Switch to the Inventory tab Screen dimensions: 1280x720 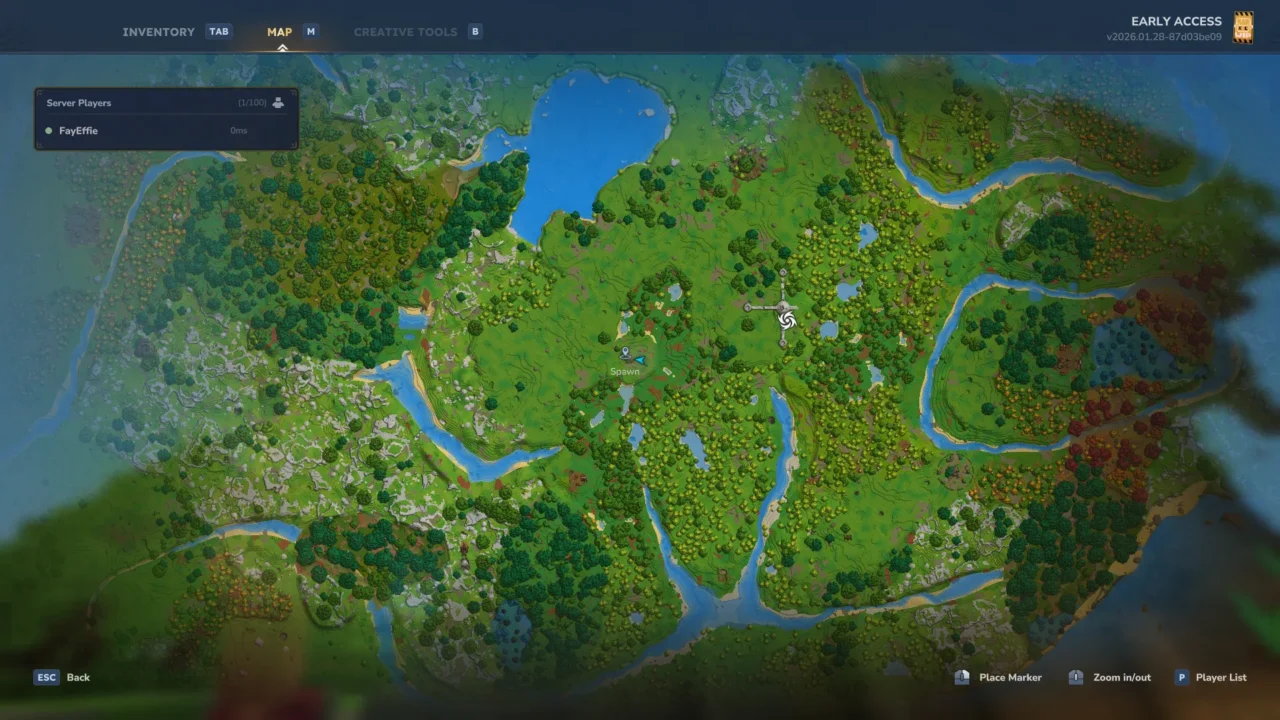(159, 32)
